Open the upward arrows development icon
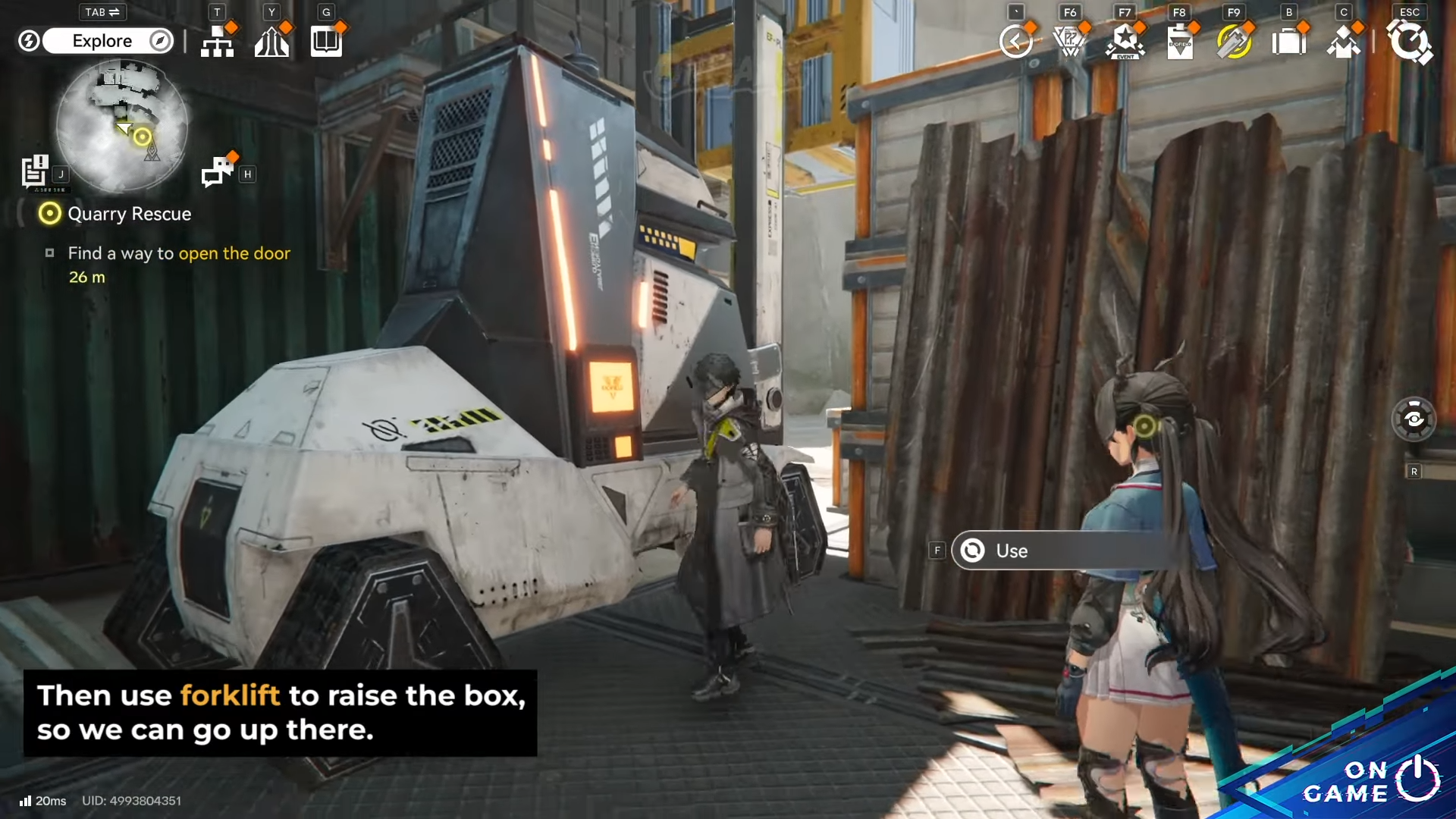 [x=271, y=42]
